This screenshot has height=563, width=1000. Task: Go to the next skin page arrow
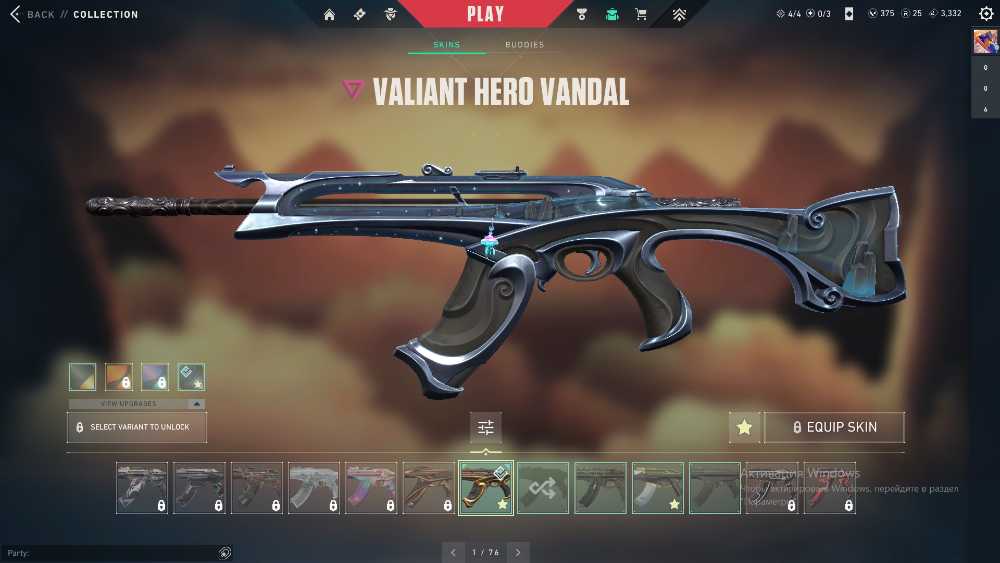(x=518, y=552)
